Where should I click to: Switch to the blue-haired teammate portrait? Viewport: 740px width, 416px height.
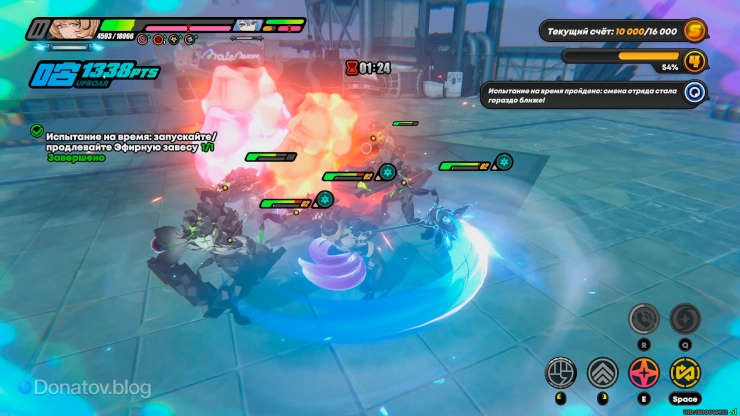pyautogui.click(x=244, y=26)
